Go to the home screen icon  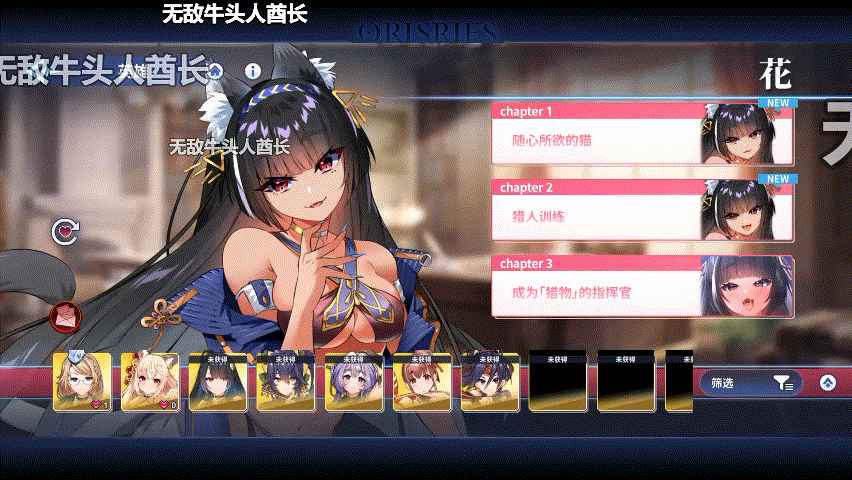[x=213, y=71]
